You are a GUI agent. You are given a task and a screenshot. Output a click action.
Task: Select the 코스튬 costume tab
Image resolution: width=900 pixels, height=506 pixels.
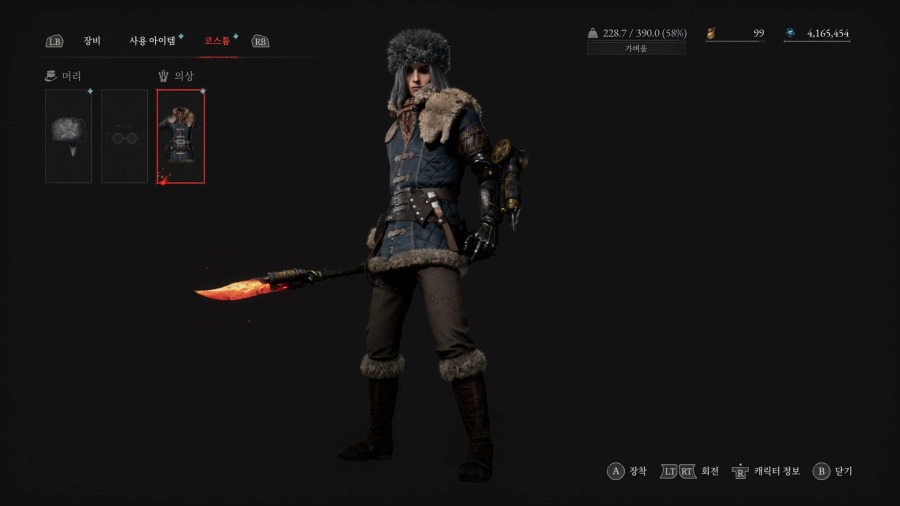(216, 41)
